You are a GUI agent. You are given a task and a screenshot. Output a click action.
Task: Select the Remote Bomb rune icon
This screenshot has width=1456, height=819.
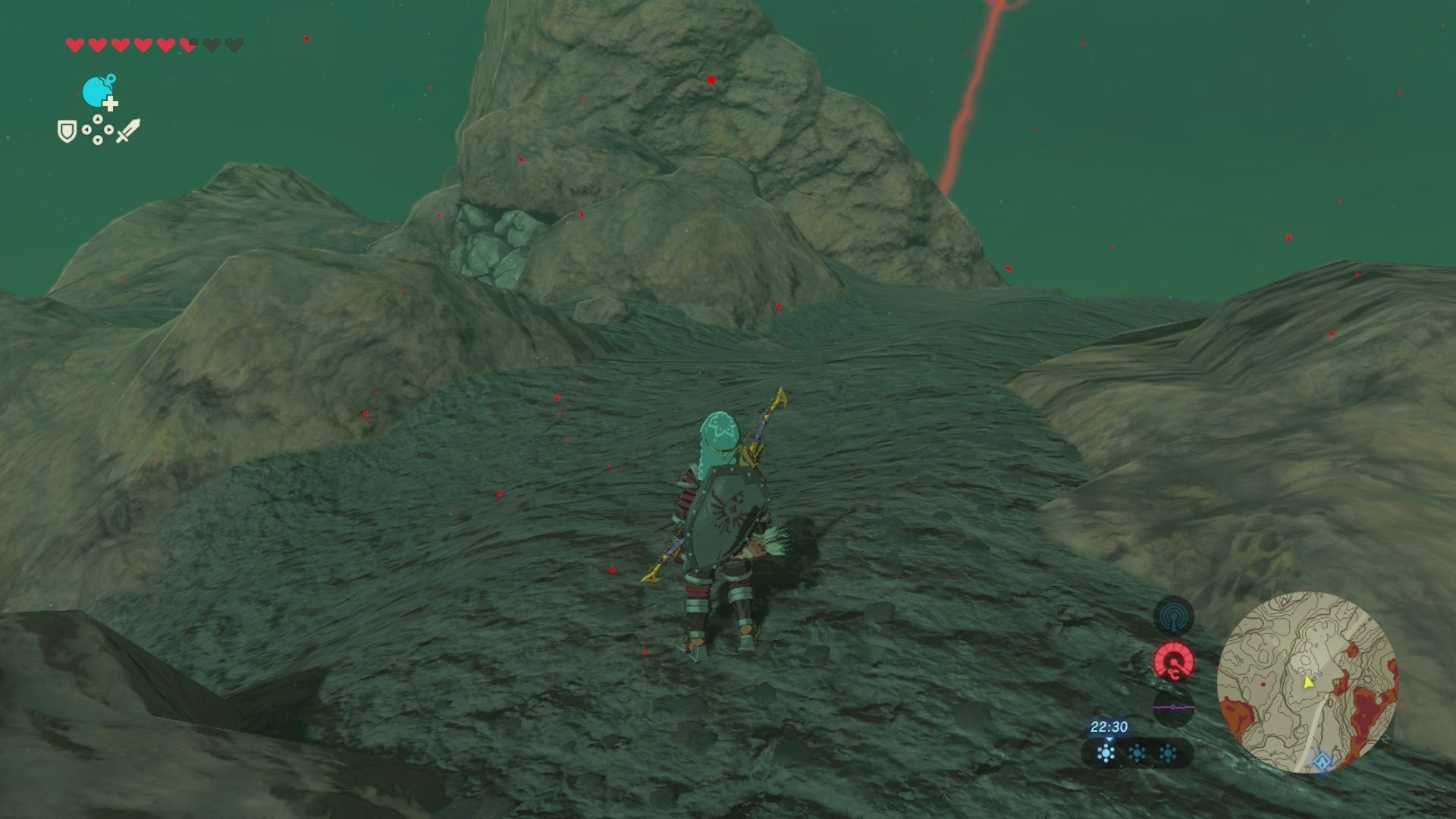click(x=96, y=91)
